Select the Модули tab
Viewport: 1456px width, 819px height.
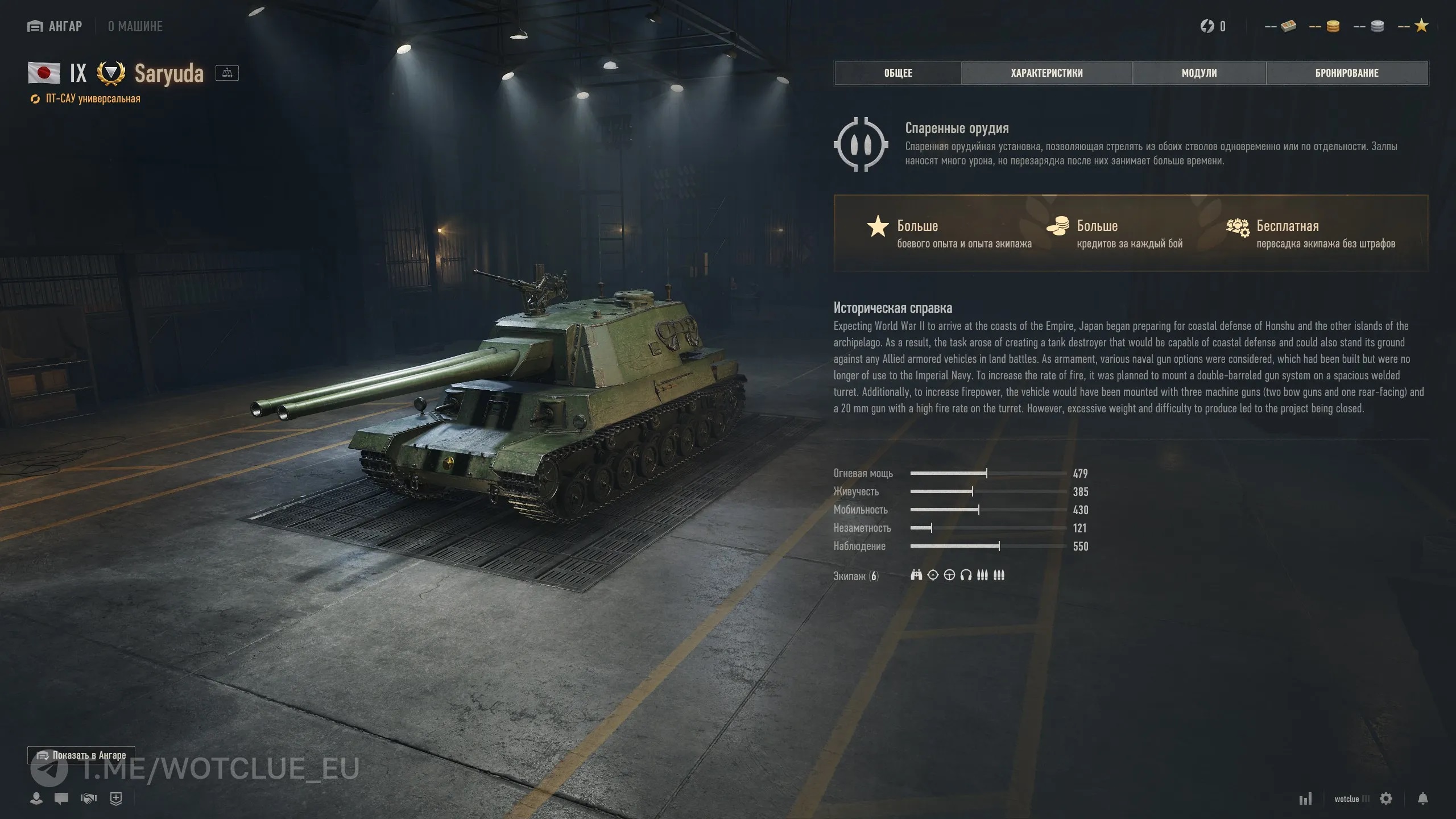coord(1199,73)
